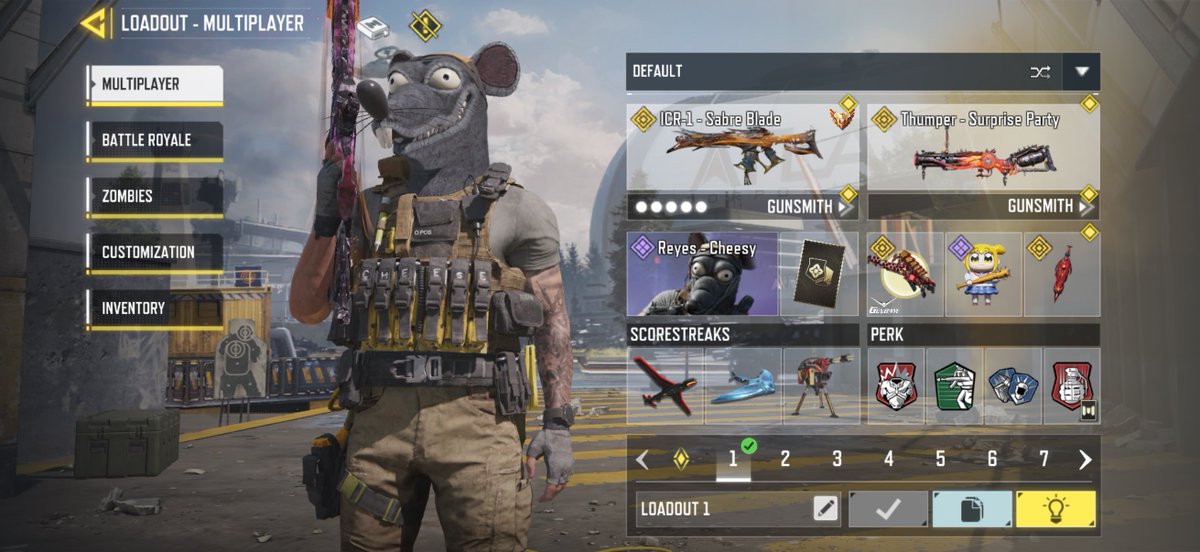Choose the Reyes Cheesy operator slot
The image size is (1200, 552).
click(x=704, y=274)
